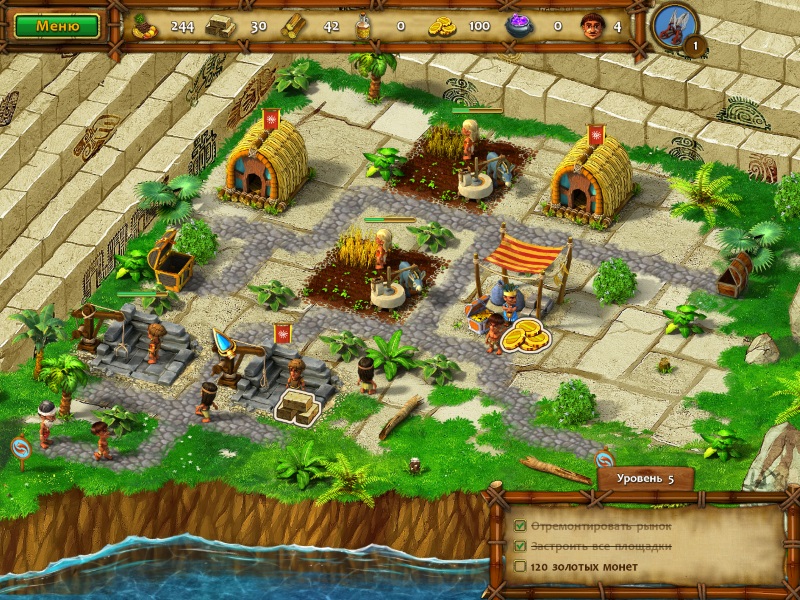Collect the stone blocks at the quarry

click(x=299, y=405)
